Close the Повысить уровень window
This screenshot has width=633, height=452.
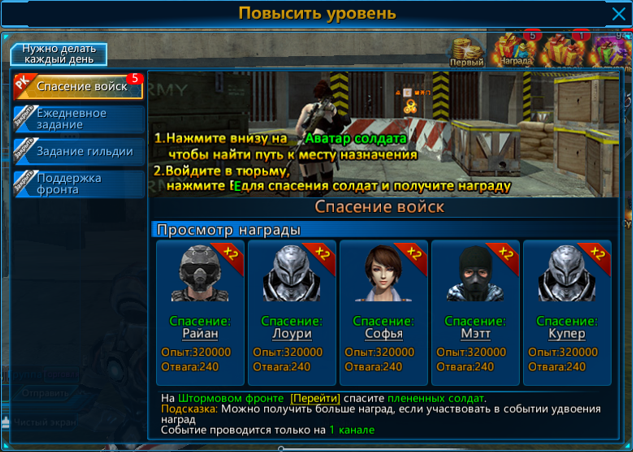tap(619, 13)
